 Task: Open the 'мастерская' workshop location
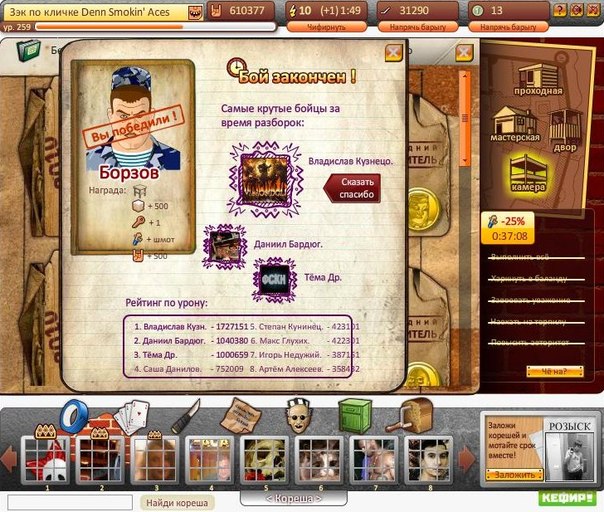click(517, 125)
